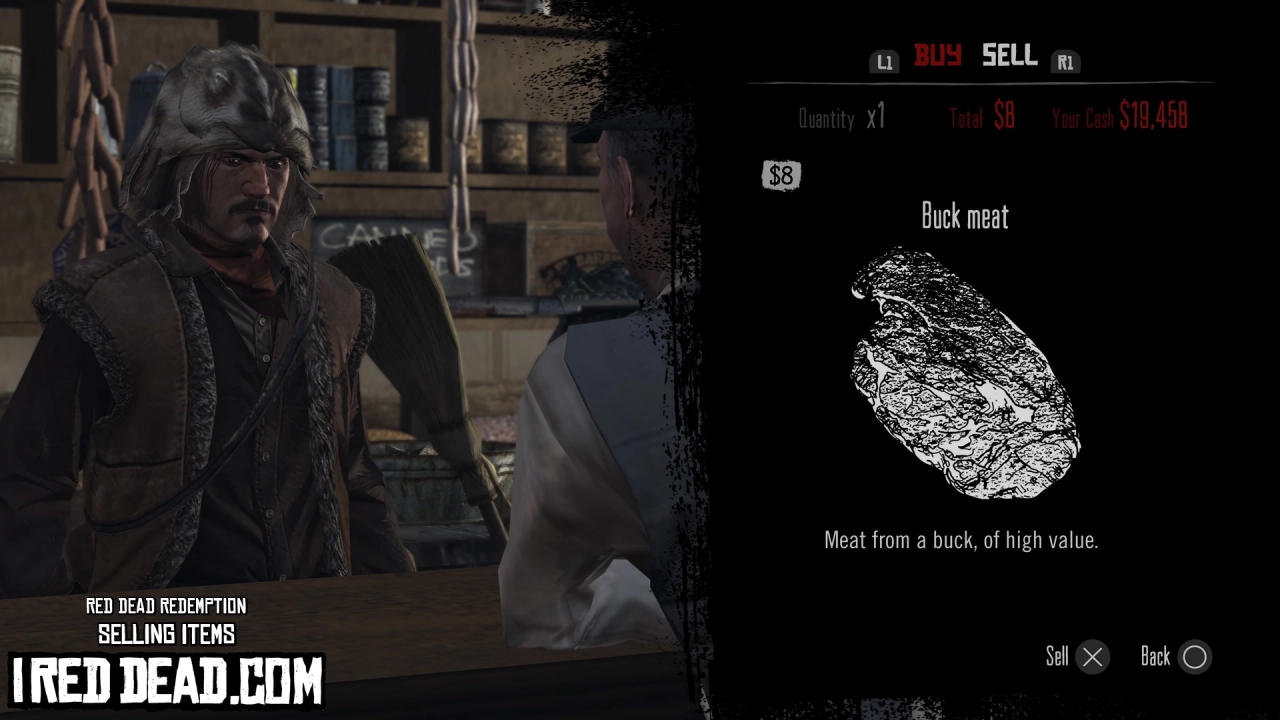1280x720 pixels.
Task: Click the $8 price tag stamp
Action: point(781,176)
